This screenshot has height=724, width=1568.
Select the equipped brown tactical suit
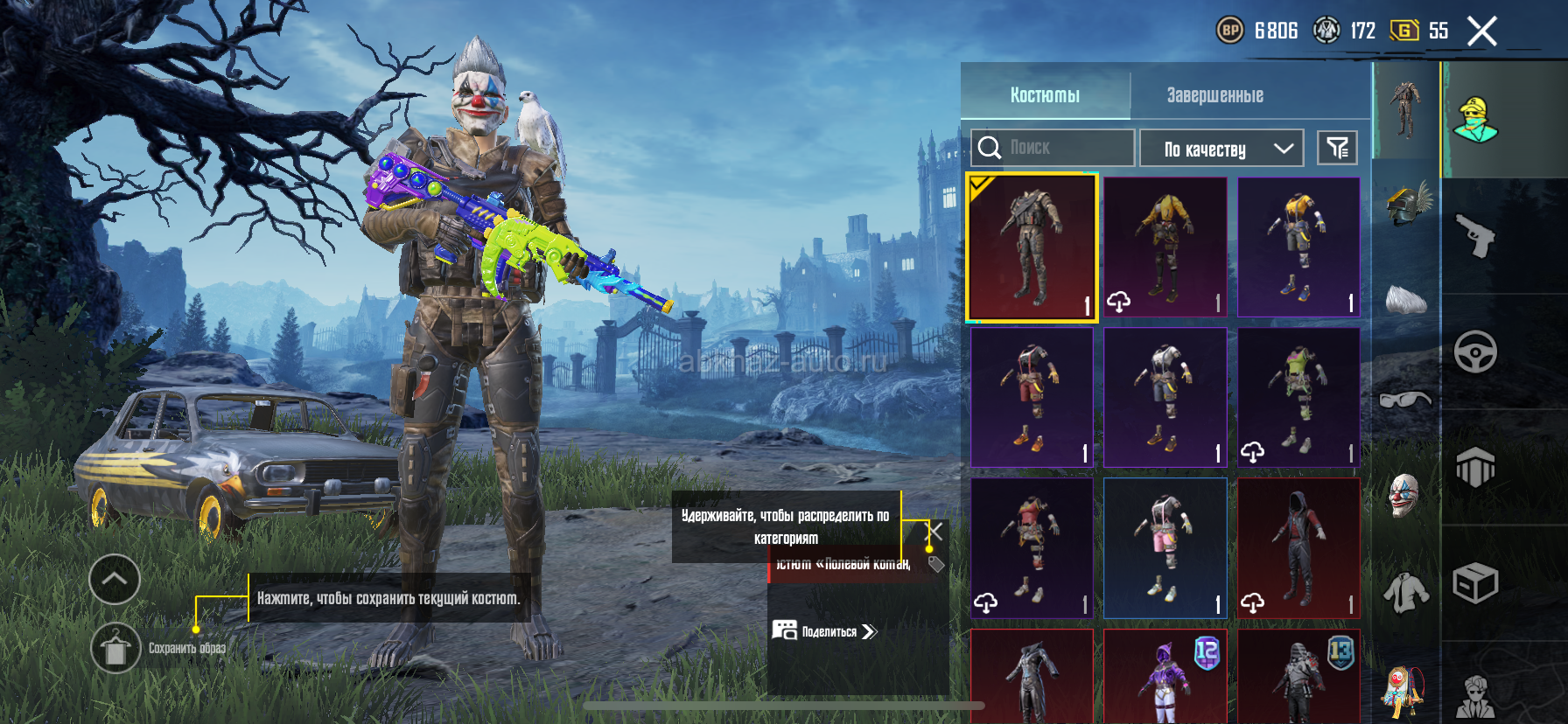(1032, 247)
